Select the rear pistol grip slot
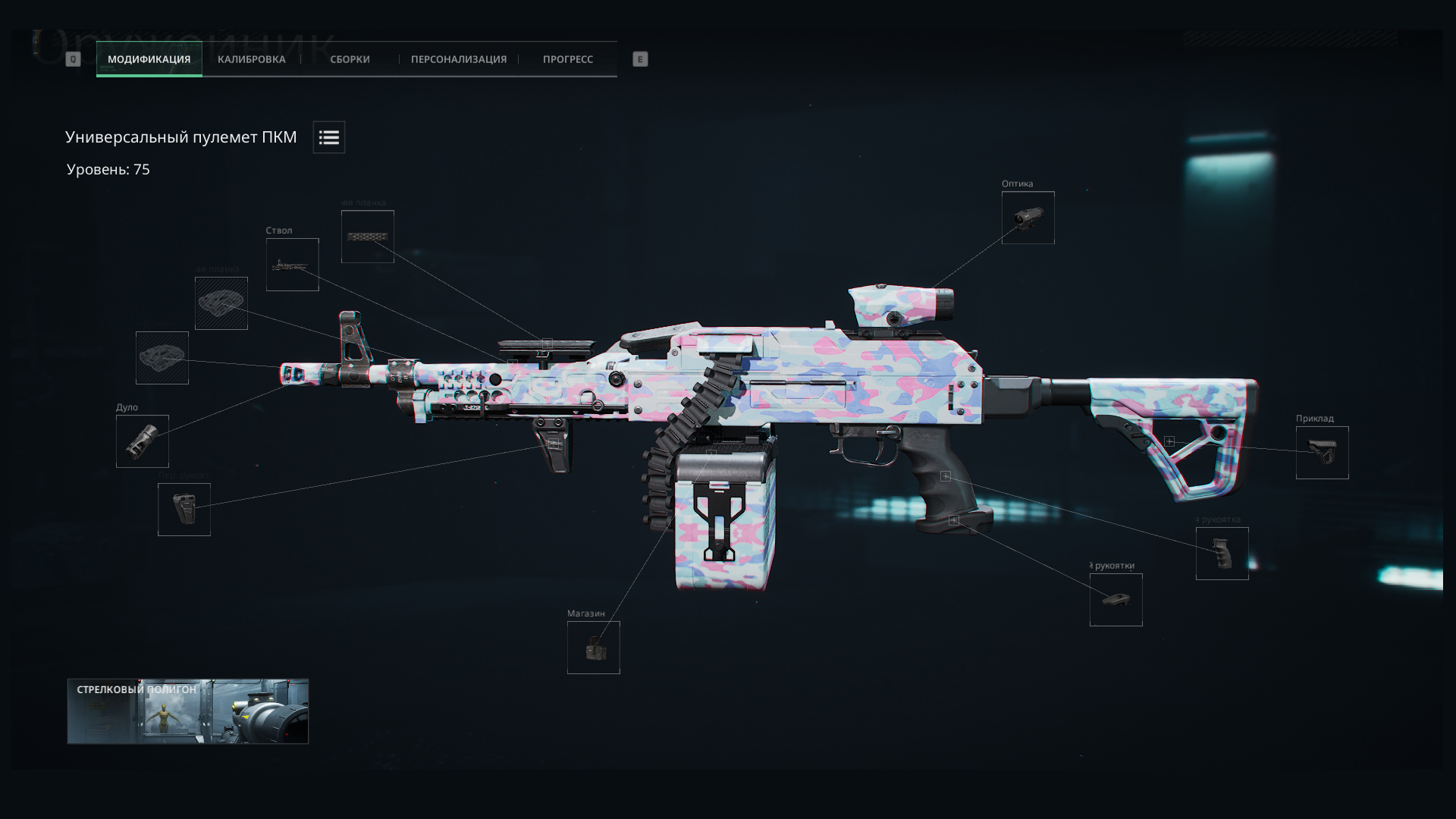 pos(1222,554)
